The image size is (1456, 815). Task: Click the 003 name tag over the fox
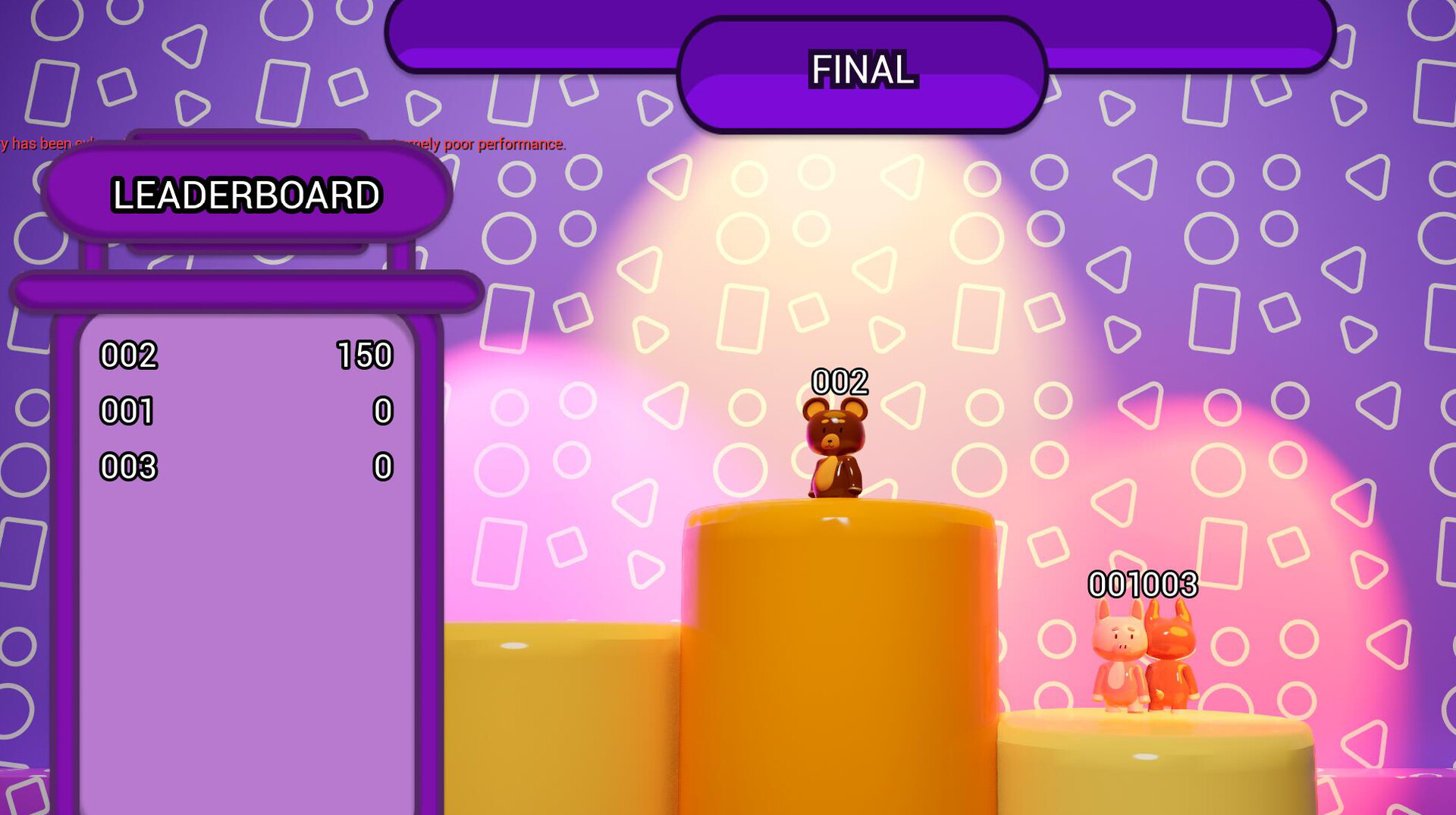point(1168,585)
